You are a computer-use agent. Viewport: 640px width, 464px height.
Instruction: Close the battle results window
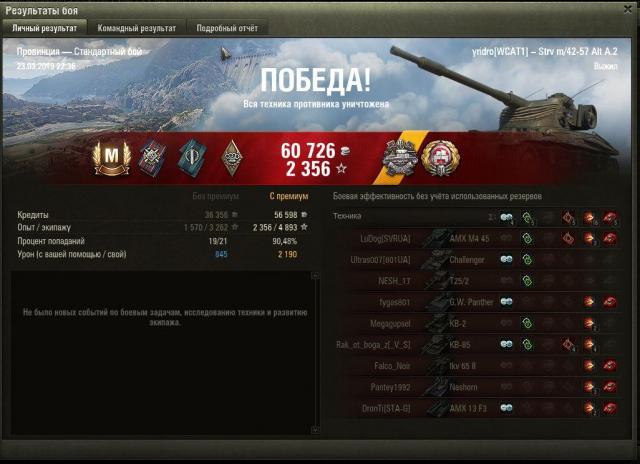(x=626, y=9)
